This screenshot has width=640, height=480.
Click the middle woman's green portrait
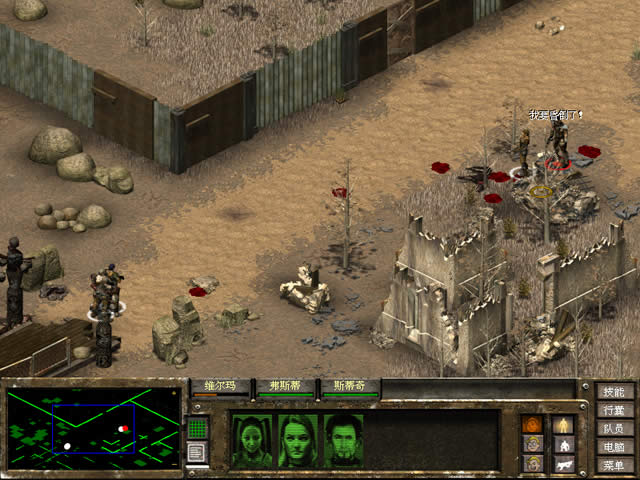click(297, 441)
